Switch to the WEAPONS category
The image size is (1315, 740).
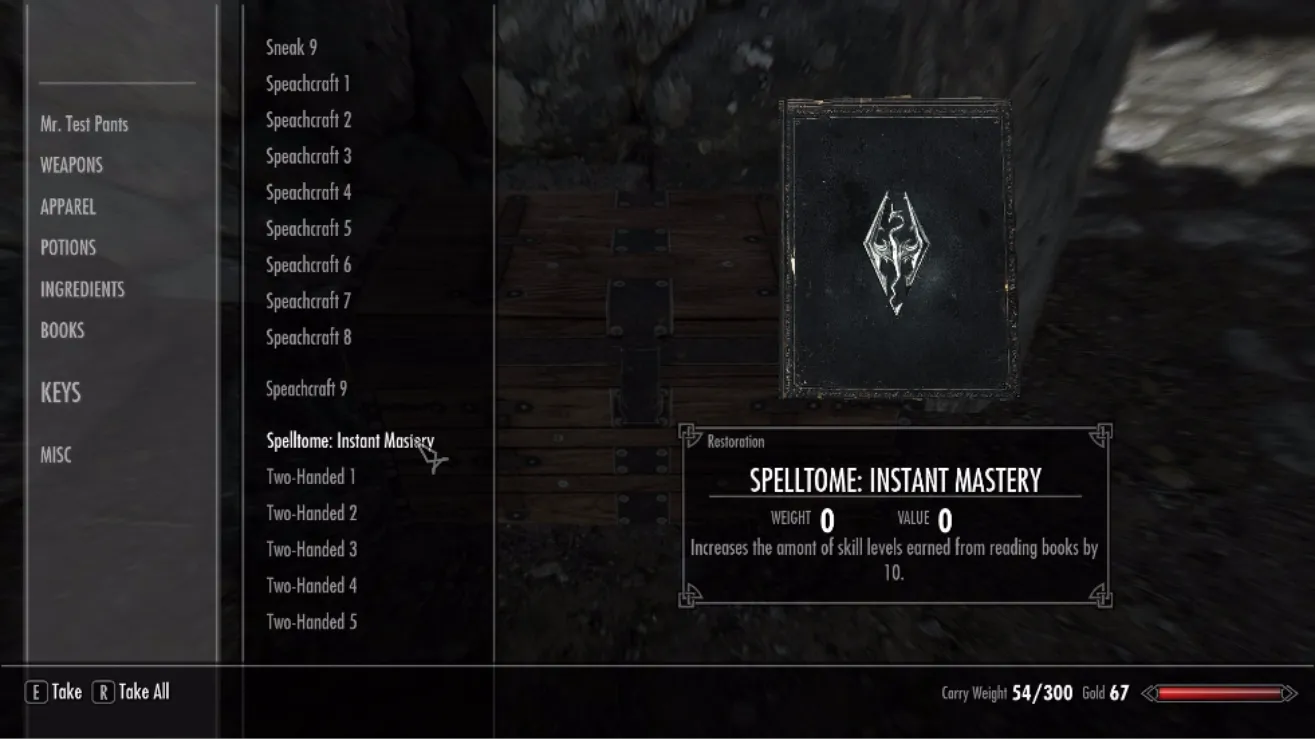[71, 165]
